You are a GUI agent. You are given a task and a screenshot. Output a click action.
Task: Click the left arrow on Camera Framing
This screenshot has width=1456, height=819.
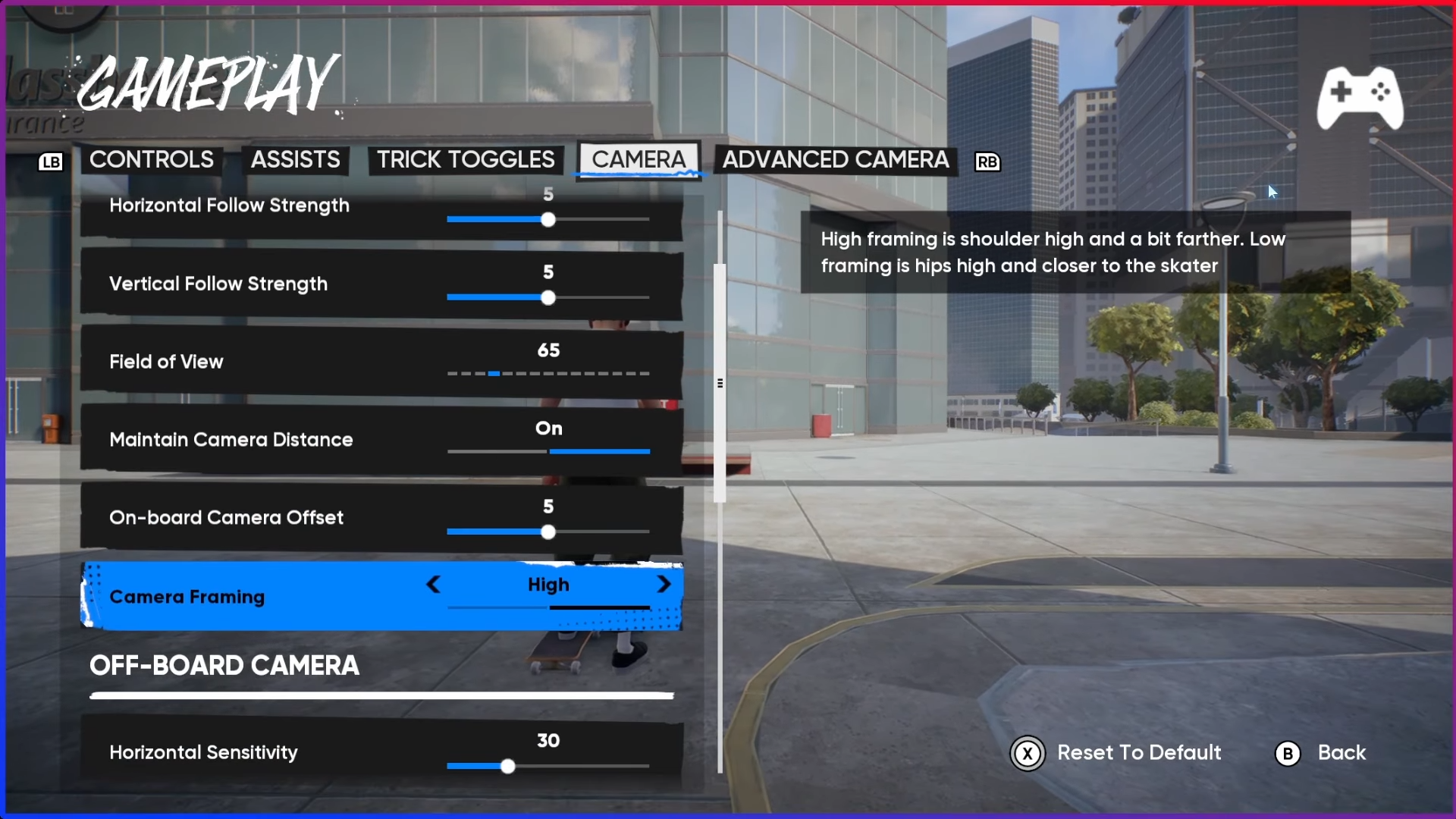coord(433,585)
